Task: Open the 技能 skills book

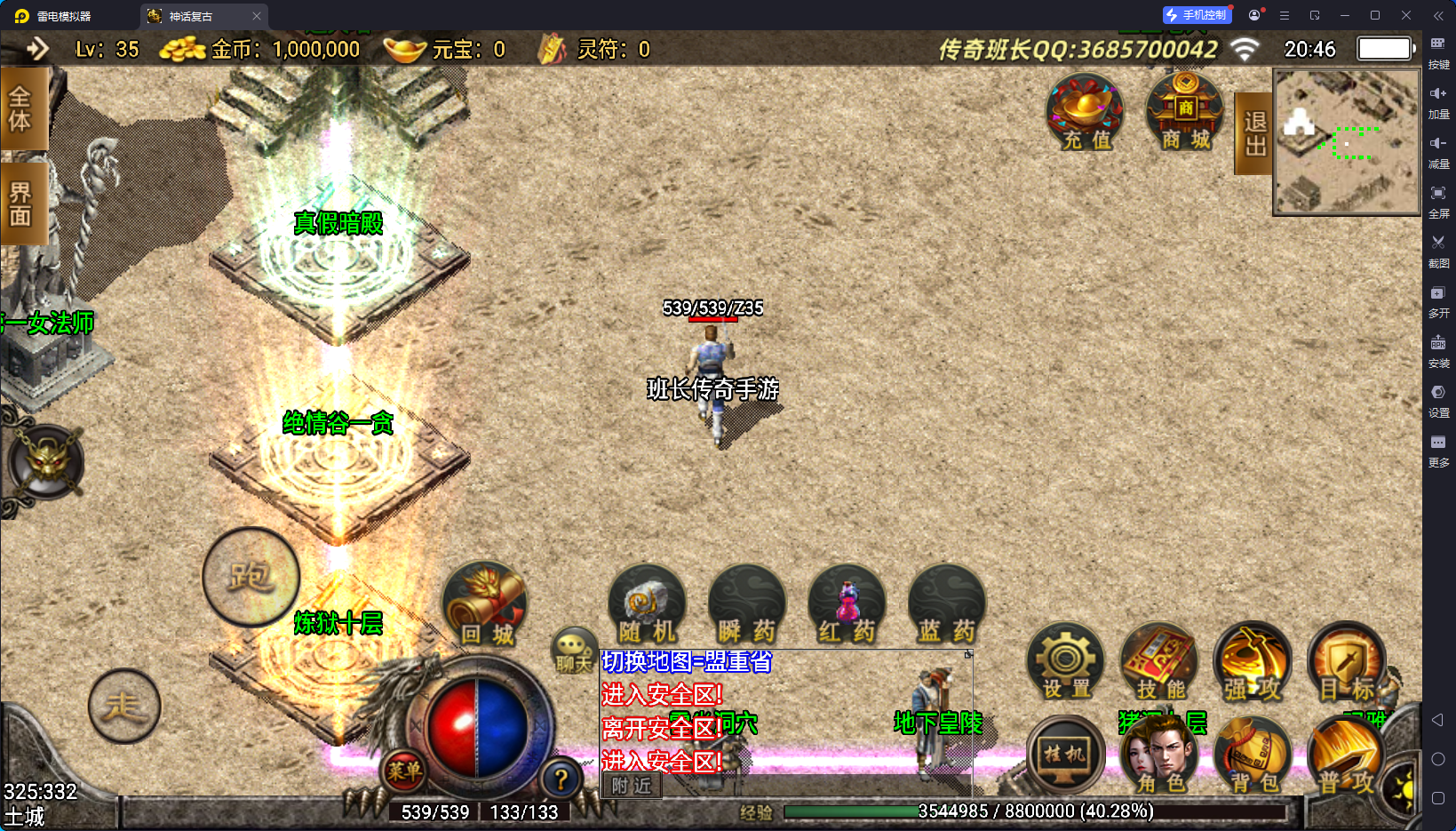Action: [x=1159, y=663]
